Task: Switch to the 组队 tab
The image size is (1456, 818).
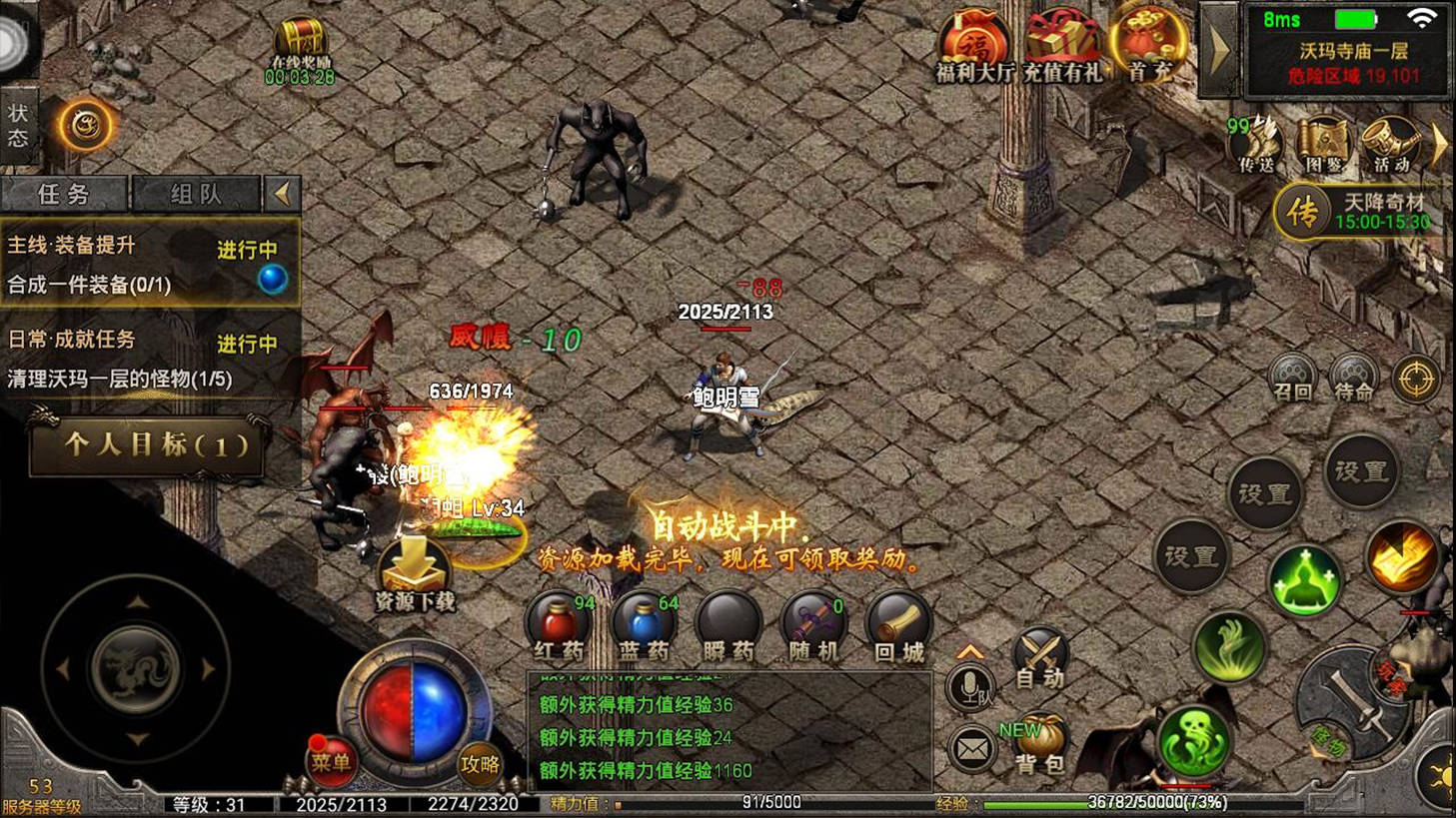Action: [196, 194]
